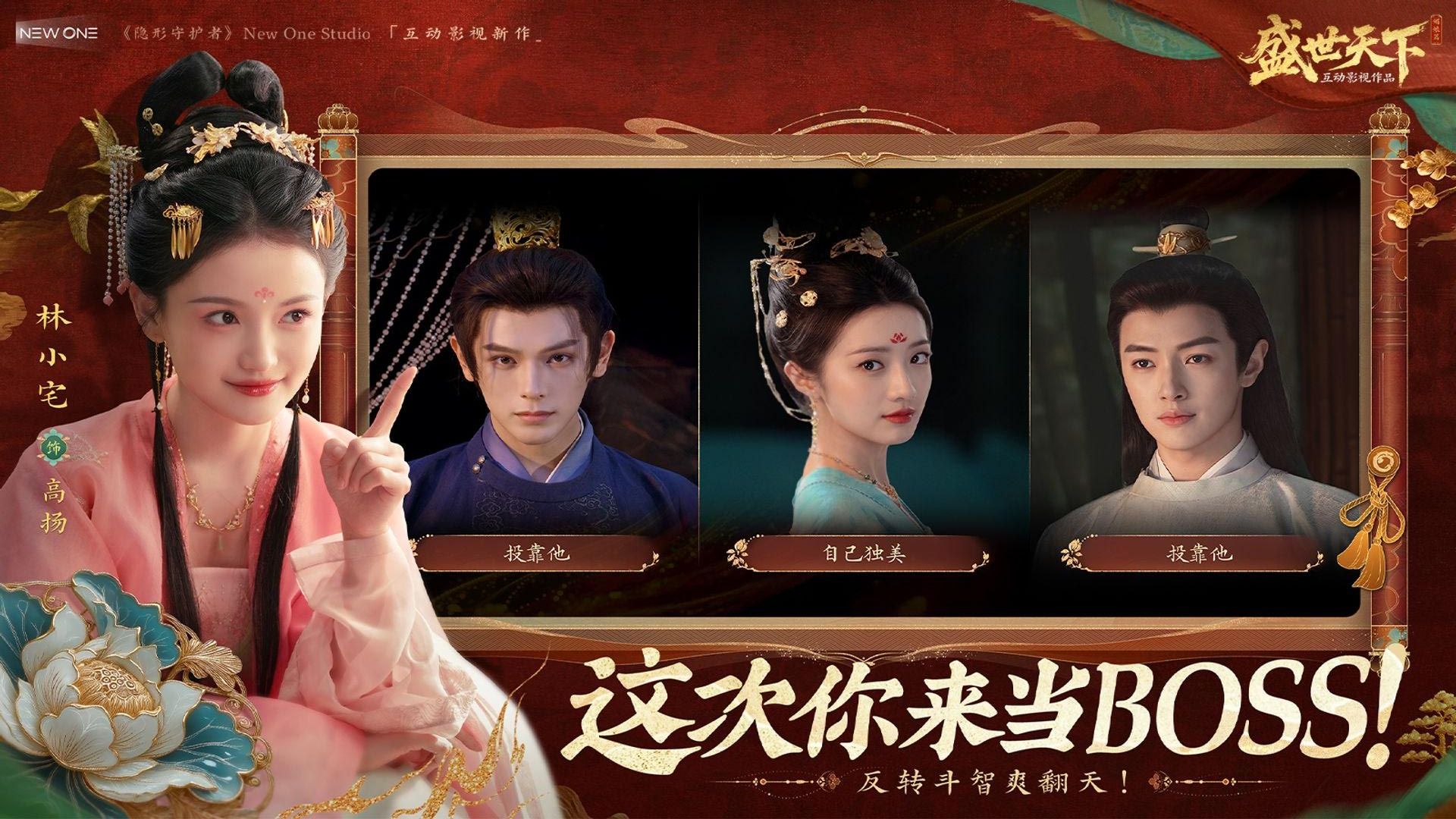Image resolution: width=1456 pixels, height=819 pixels.
Task: Pick the portrait of the man in blue robe
Action: (x=535, y=364)
